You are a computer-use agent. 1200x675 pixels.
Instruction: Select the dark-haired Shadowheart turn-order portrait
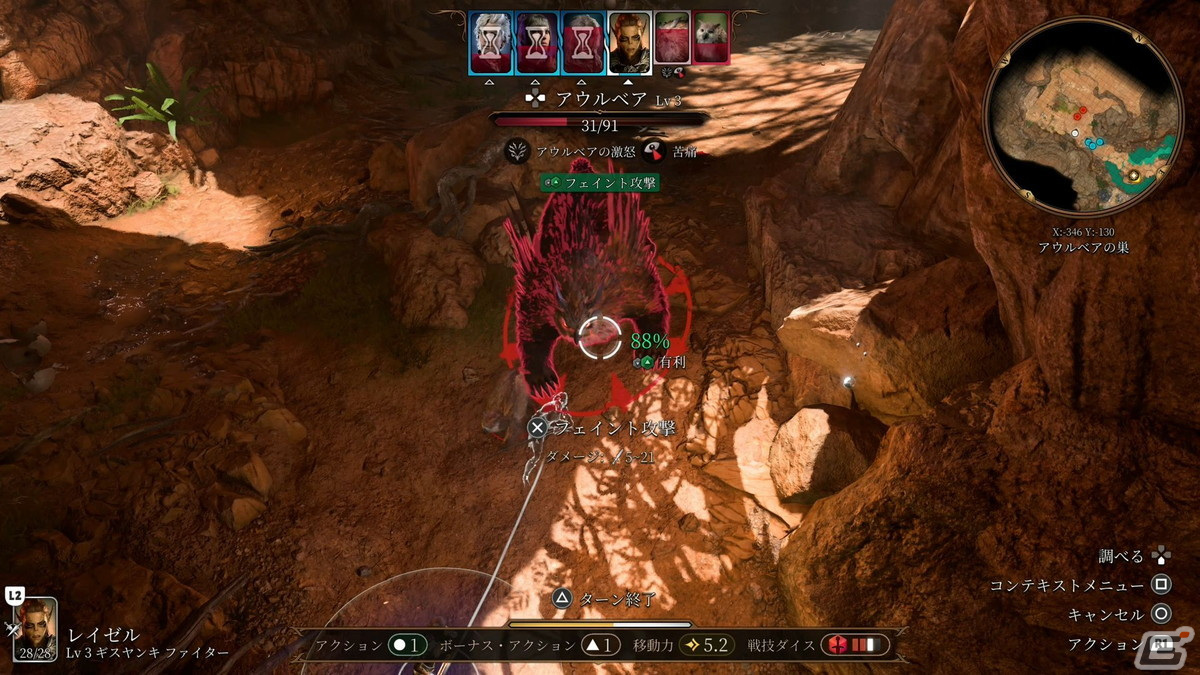click(537, 43)
